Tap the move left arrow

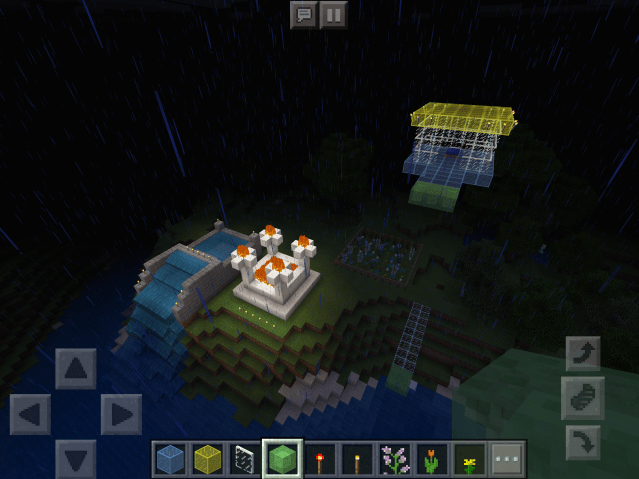coord(30,414)
